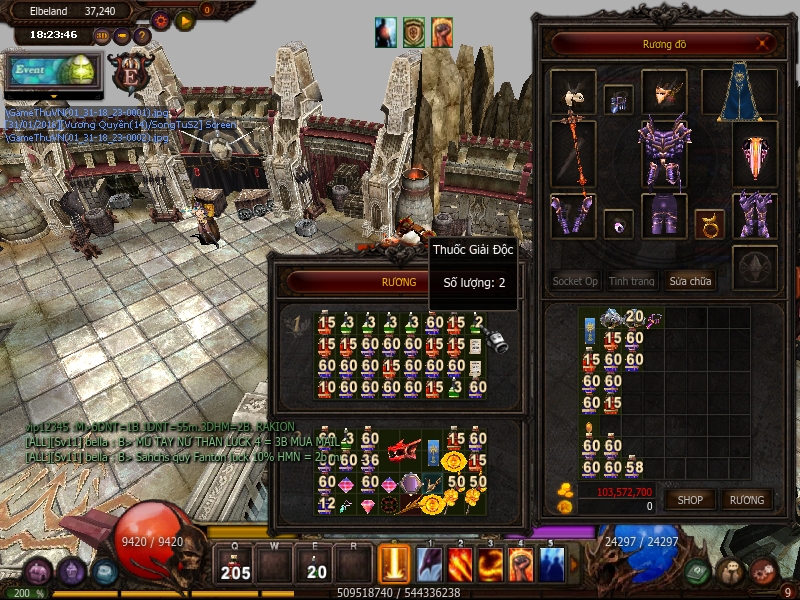
Task: Toggle the 3D view button
Action: pos(103,36)
